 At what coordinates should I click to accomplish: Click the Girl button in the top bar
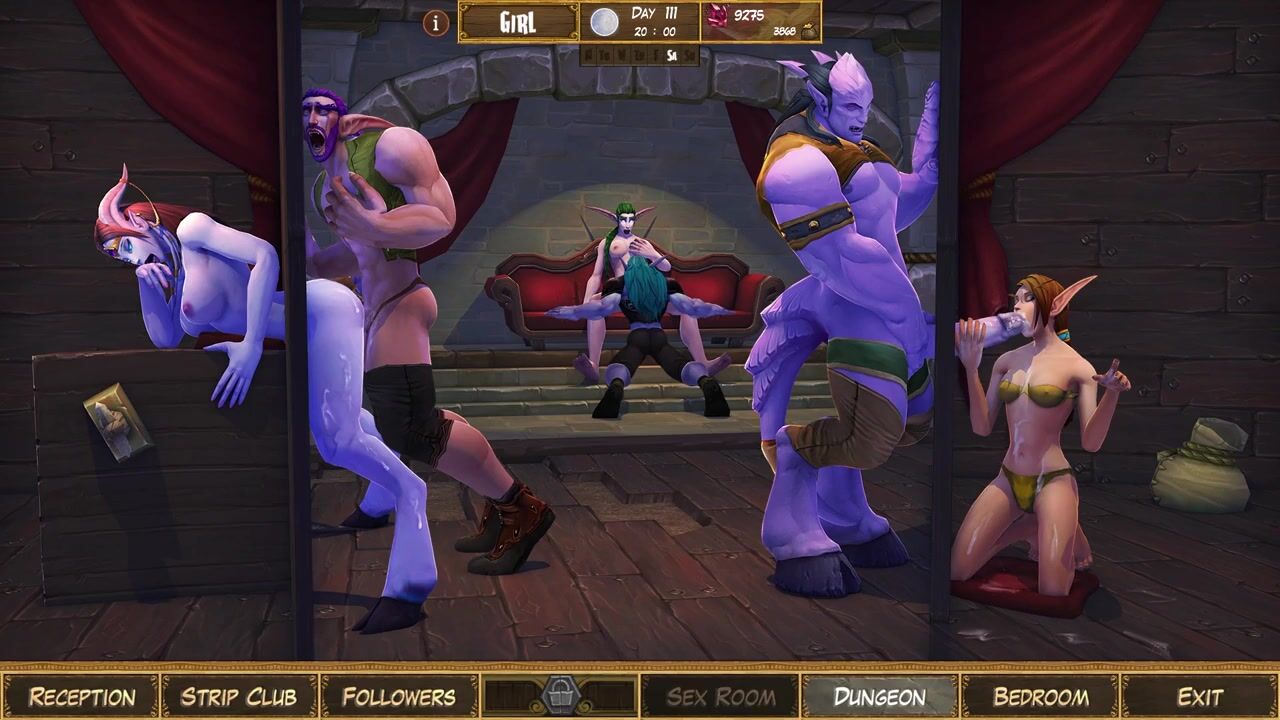click(x=518, y=22)
